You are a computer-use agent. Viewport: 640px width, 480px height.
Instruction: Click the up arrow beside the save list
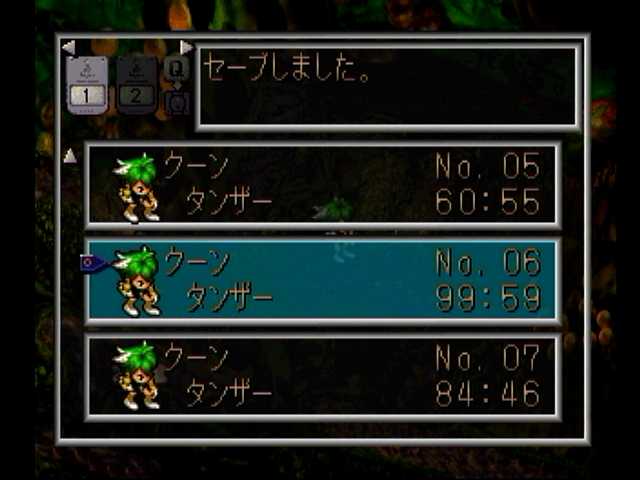tap(70, 156)
